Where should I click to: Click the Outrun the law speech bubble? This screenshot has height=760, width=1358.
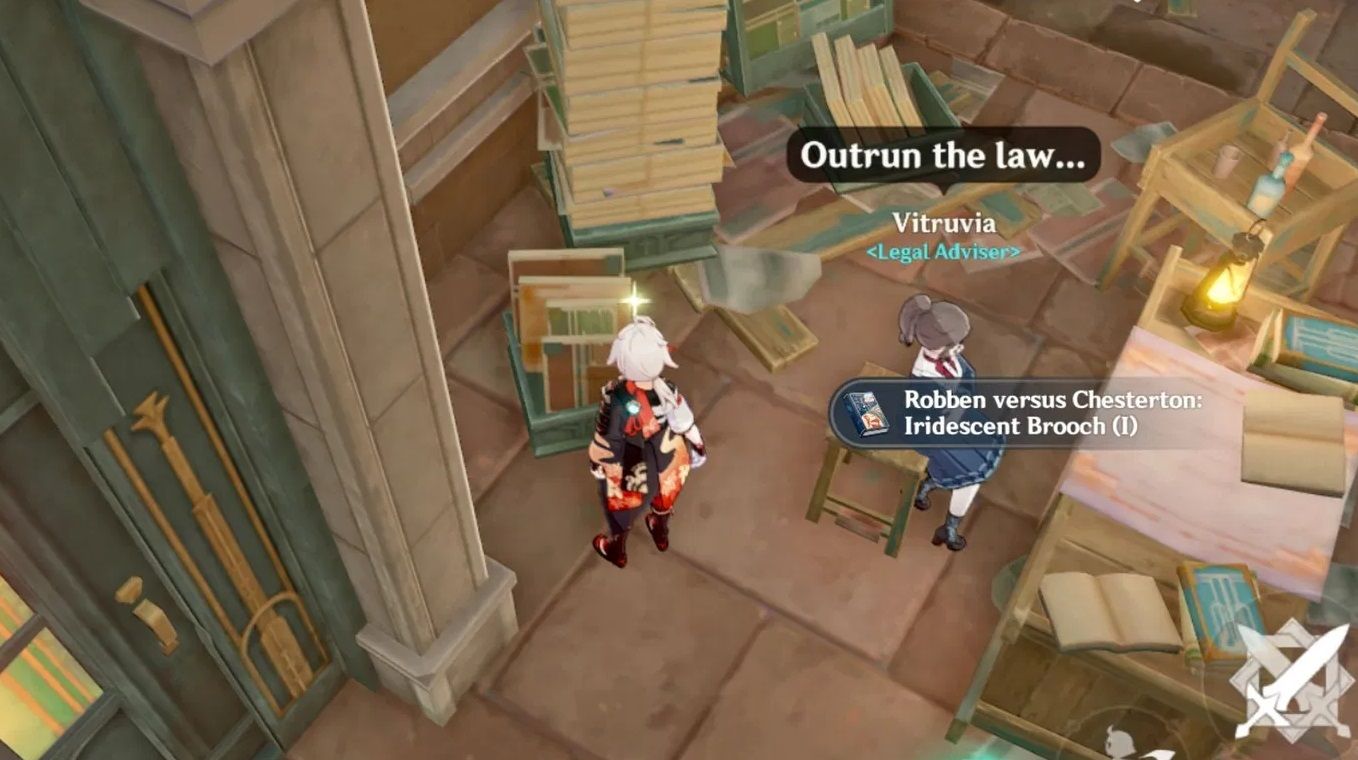pos(945,157)
